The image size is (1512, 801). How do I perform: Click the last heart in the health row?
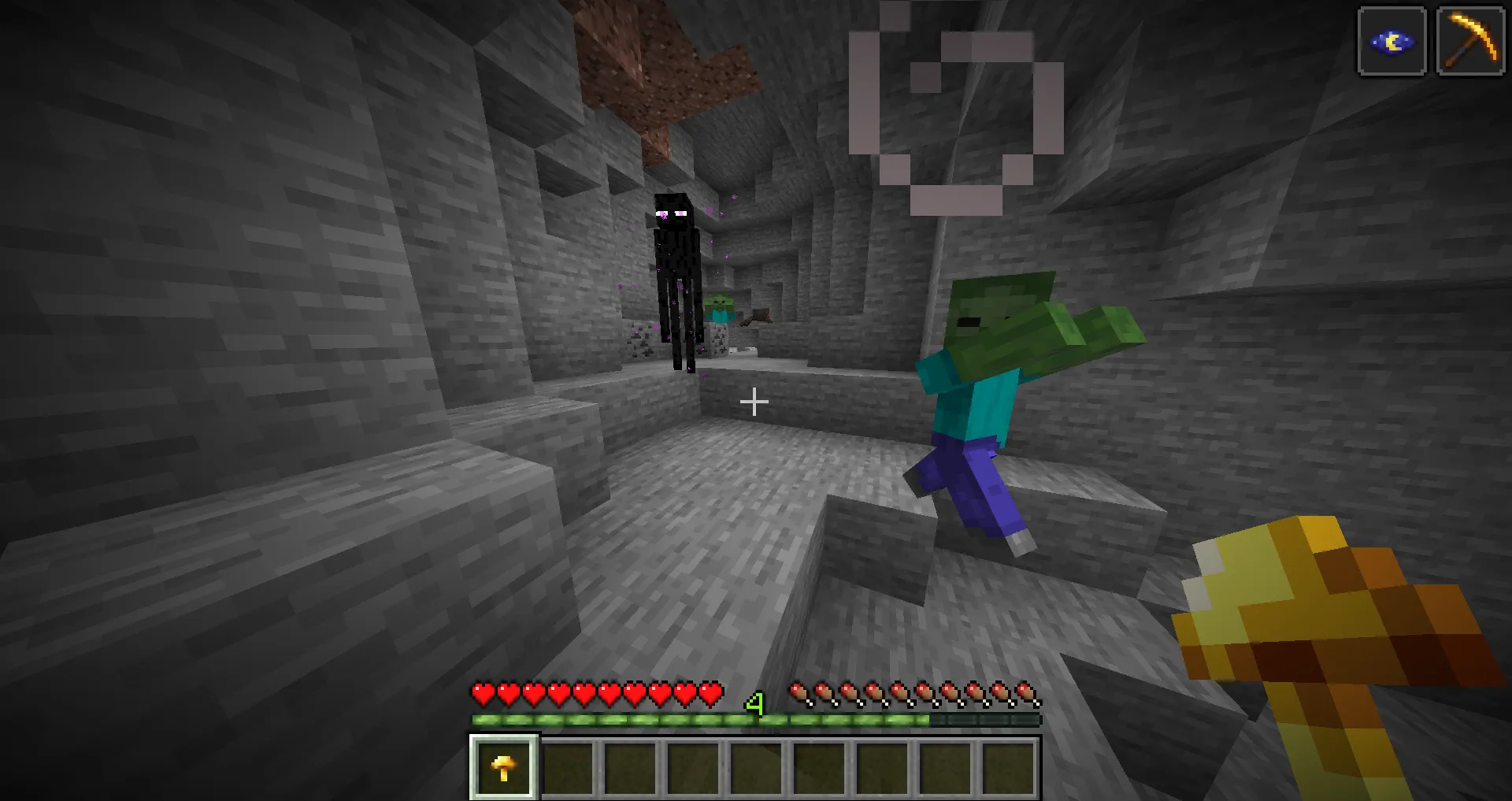point(711,695)
